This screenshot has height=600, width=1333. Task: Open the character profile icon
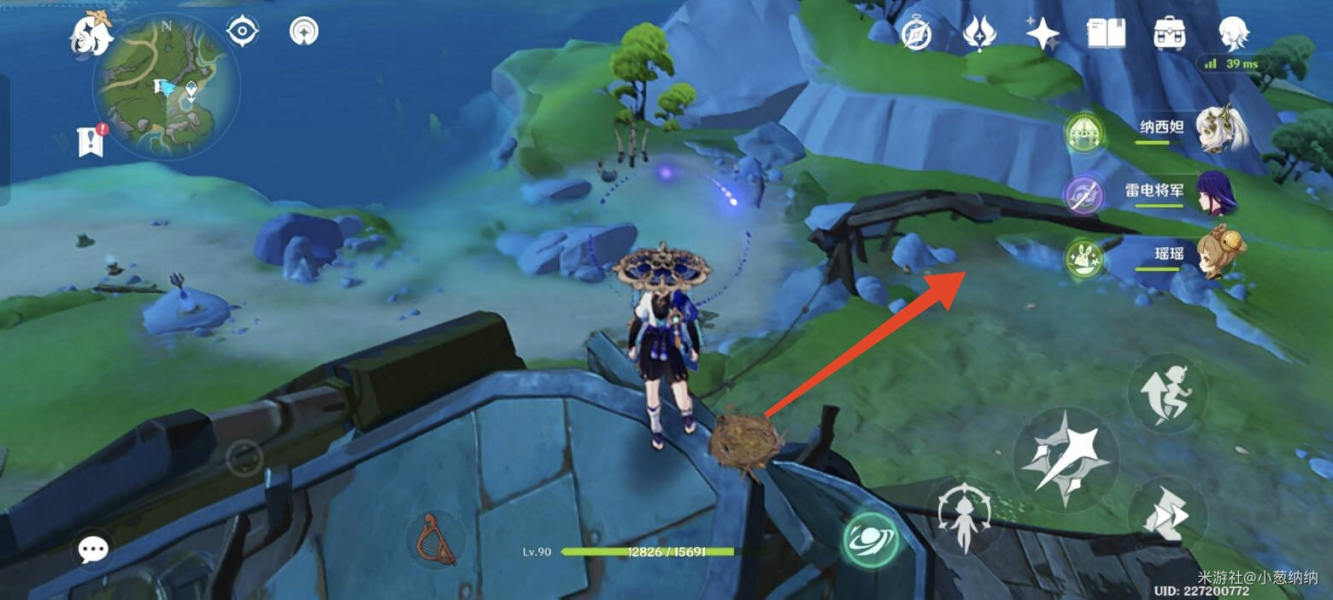[1233, 34]
